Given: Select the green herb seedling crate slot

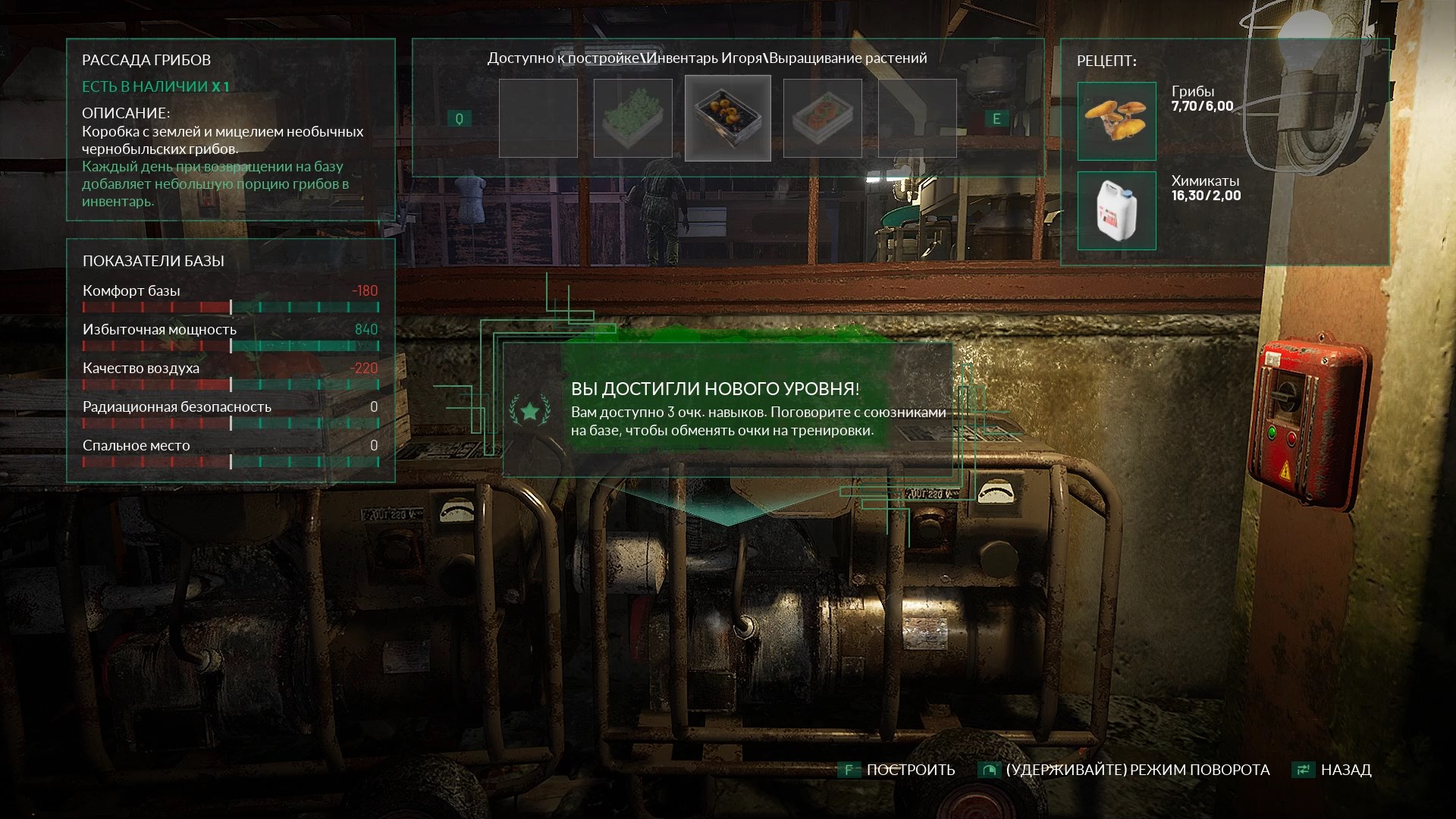Looking at the screenshot, I should pyautogui.click(x=632, y=118).
